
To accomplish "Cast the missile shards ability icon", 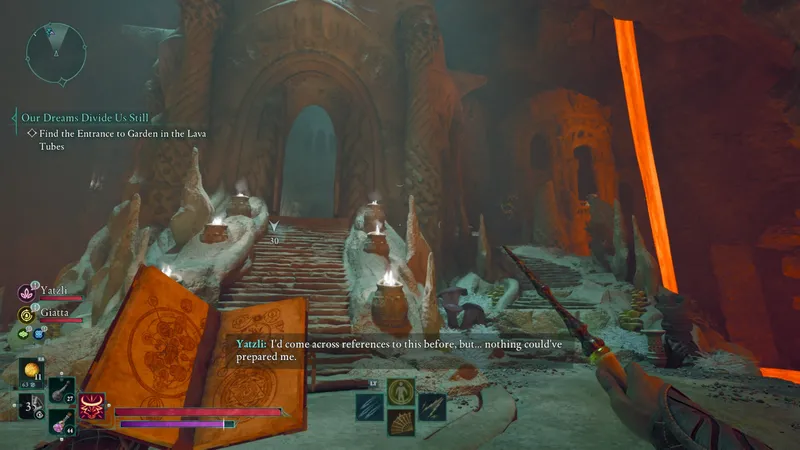I will click(432, 407).
